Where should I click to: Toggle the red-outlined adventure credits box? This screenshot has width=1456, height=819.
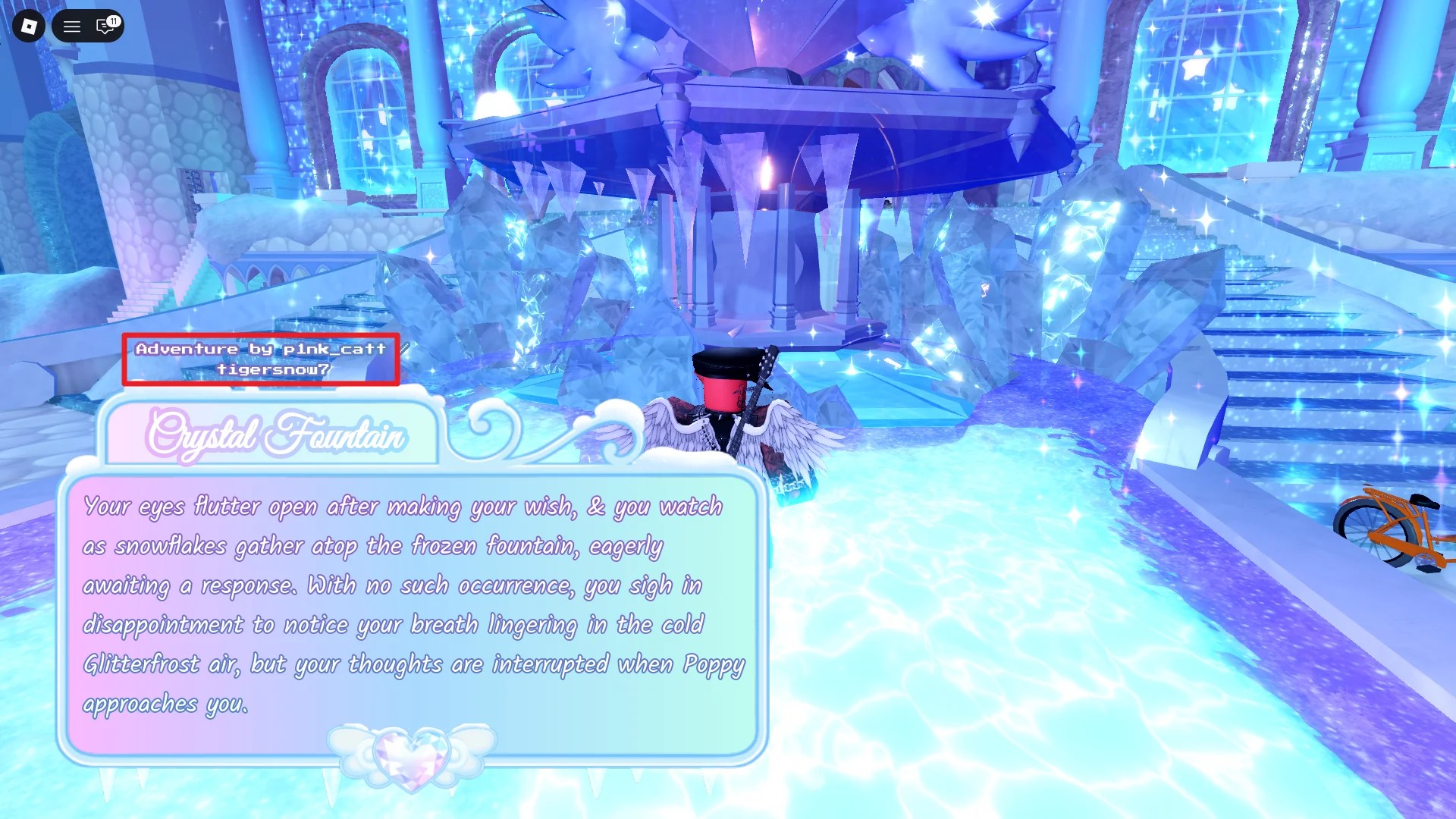point(262,360)
